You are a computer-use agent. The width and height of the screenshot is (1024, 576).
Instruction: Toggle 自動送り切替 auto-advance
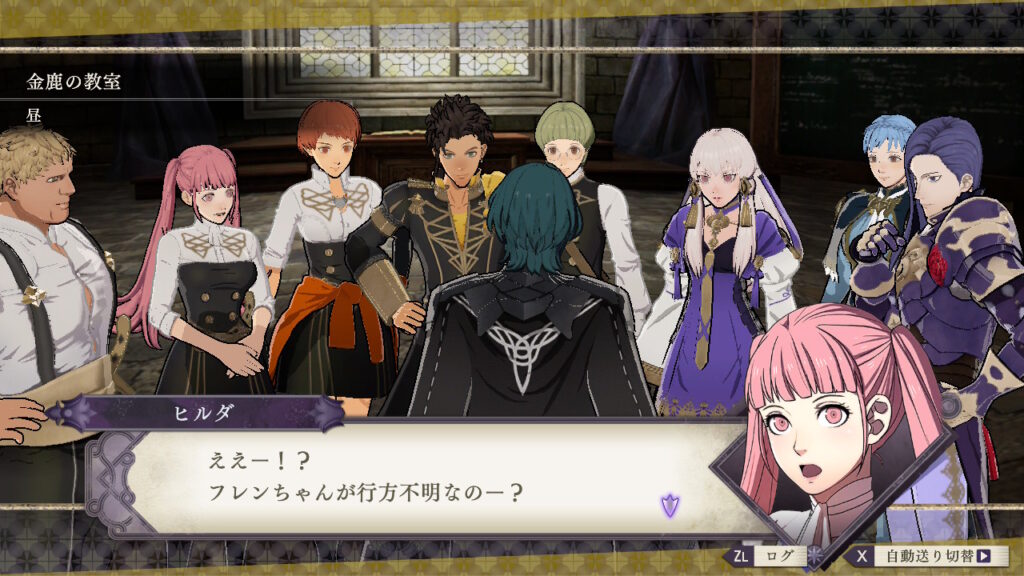[926, 556]
